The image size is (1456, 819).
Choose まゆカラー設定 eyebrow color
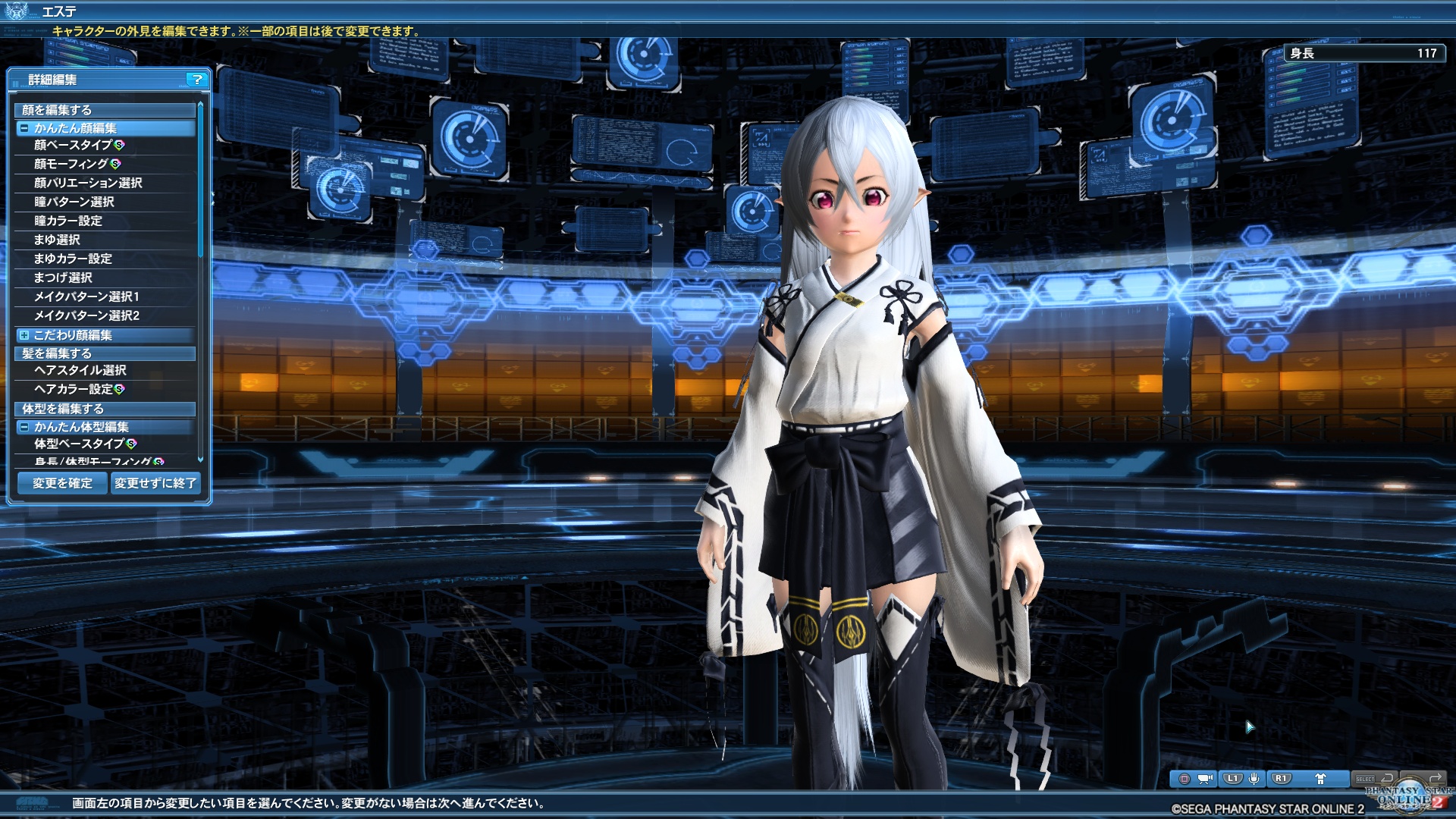click(x=73, y=259)
